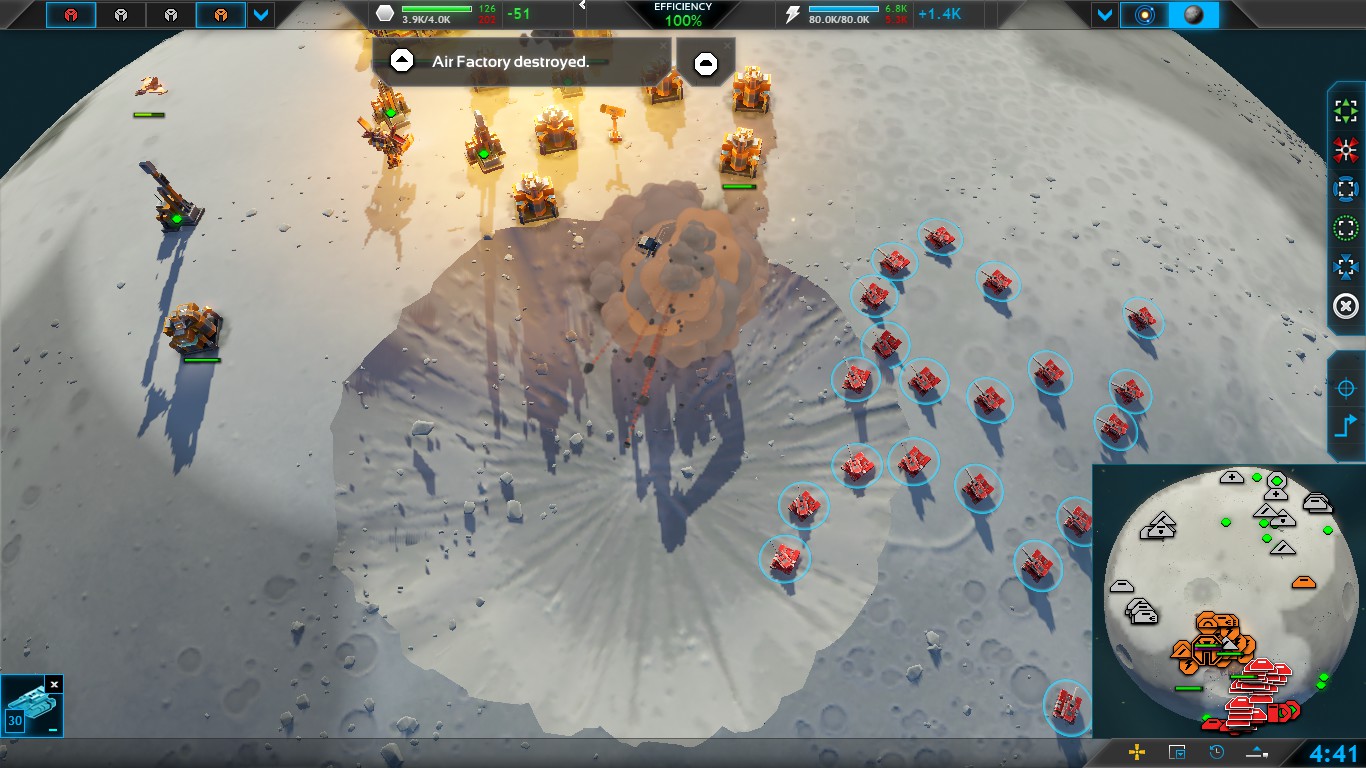Expand the planet list dropdown arrow
The height and width of the screenshot is (768, 1366).
pos(1104,15)
